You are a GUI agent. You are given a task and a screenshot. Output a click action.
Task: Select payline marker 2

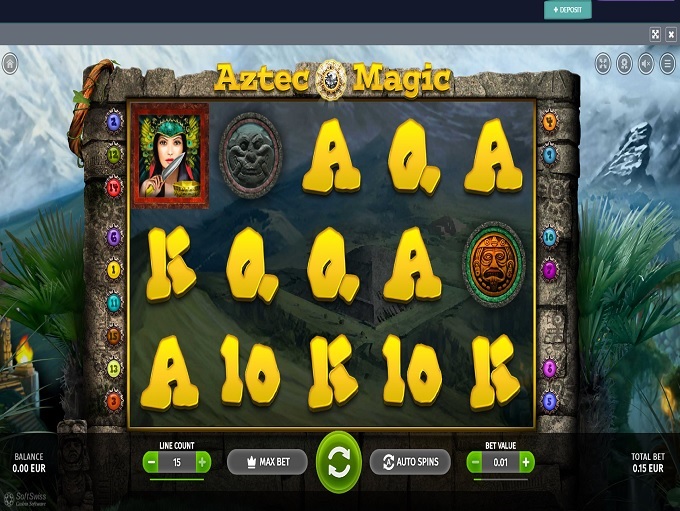[x=114, y=123]
